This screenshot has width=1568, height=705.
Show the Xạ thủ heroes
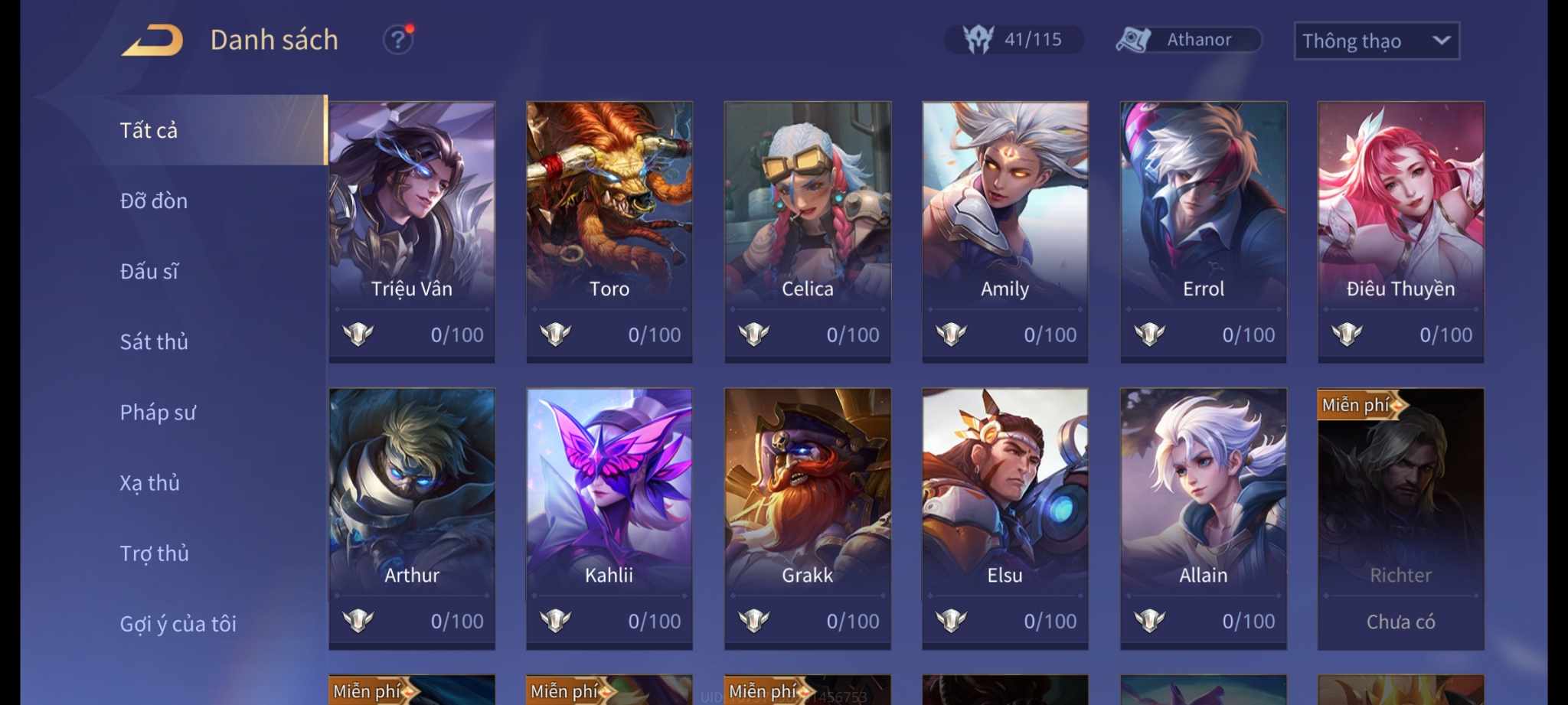point(150,483)
